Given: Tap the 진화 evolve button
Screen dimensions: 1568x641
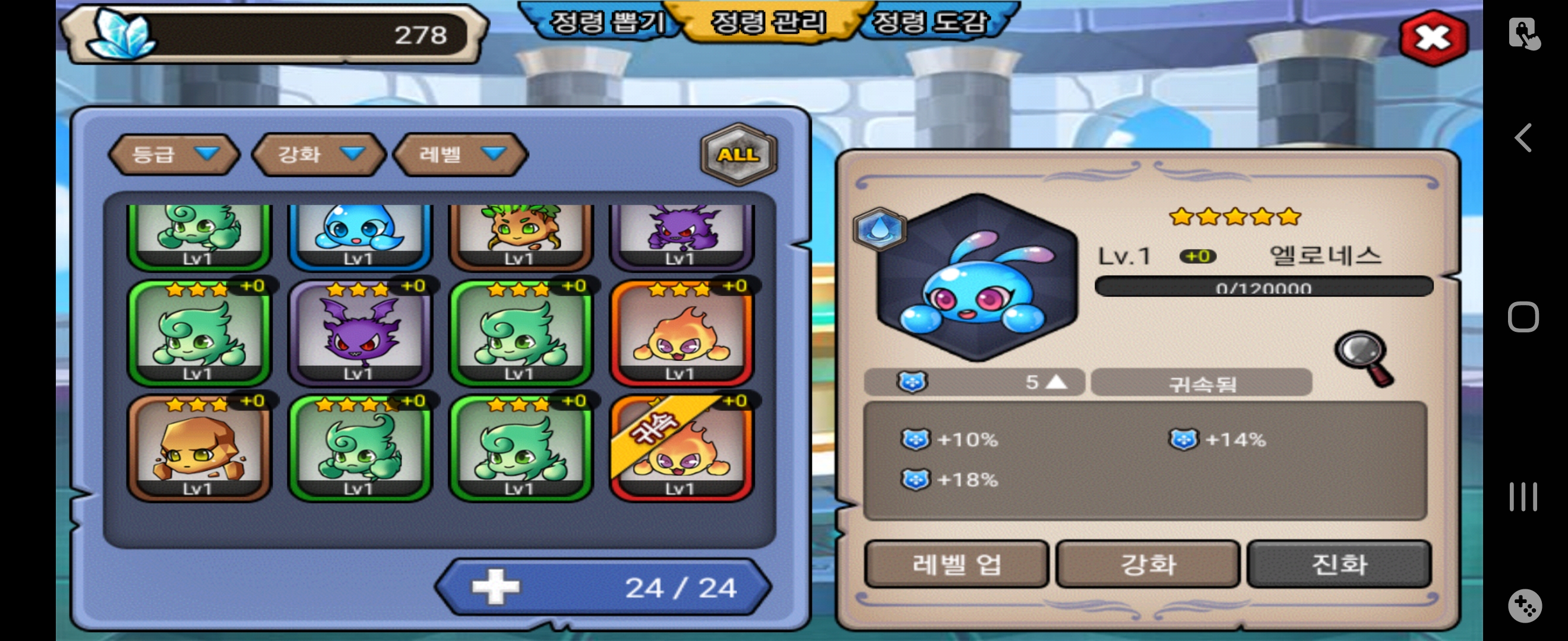Looking at the screenshot, I should point(1339,564).
